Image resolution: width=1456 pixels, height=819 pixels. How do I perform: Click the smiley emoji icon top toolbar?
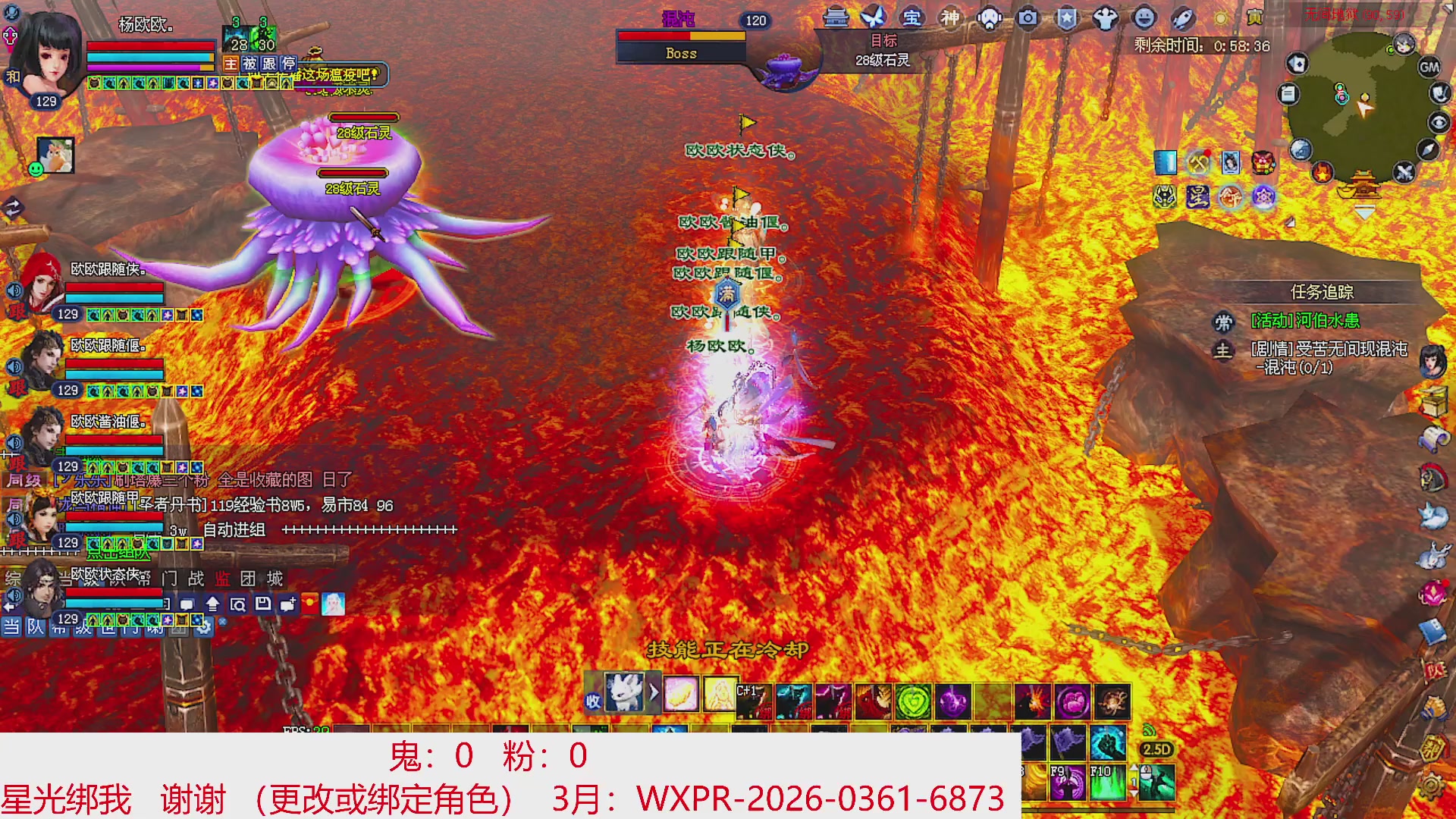pos(1143,17)
